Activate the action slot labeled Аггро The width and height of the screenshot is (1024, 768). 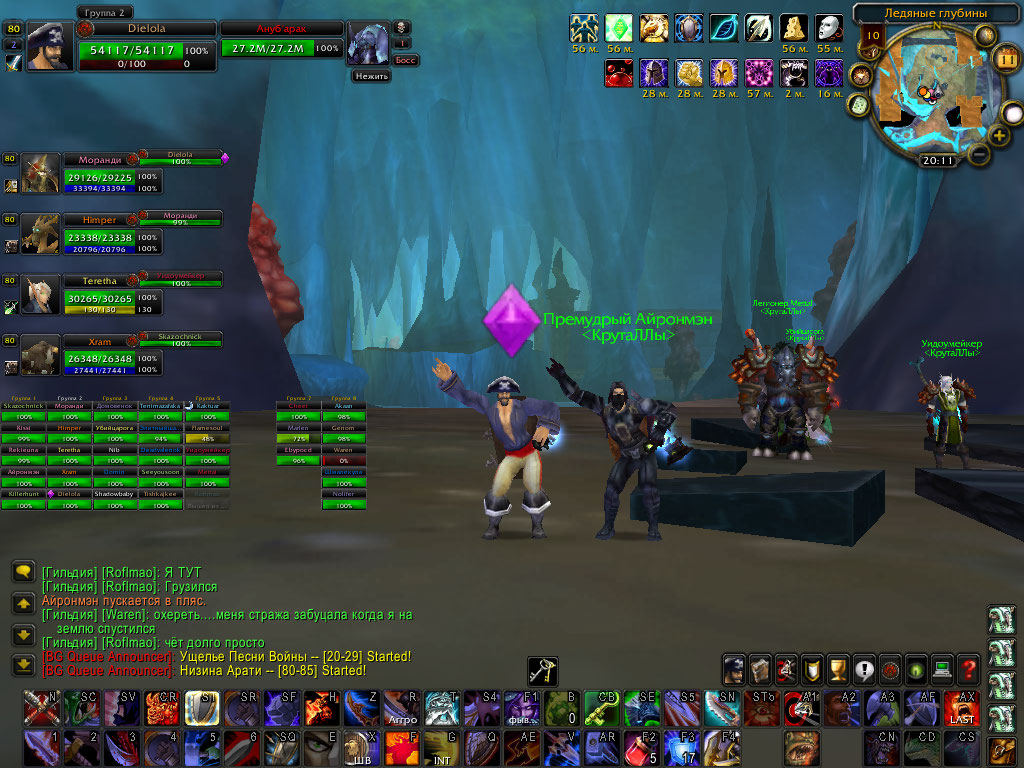400,709
